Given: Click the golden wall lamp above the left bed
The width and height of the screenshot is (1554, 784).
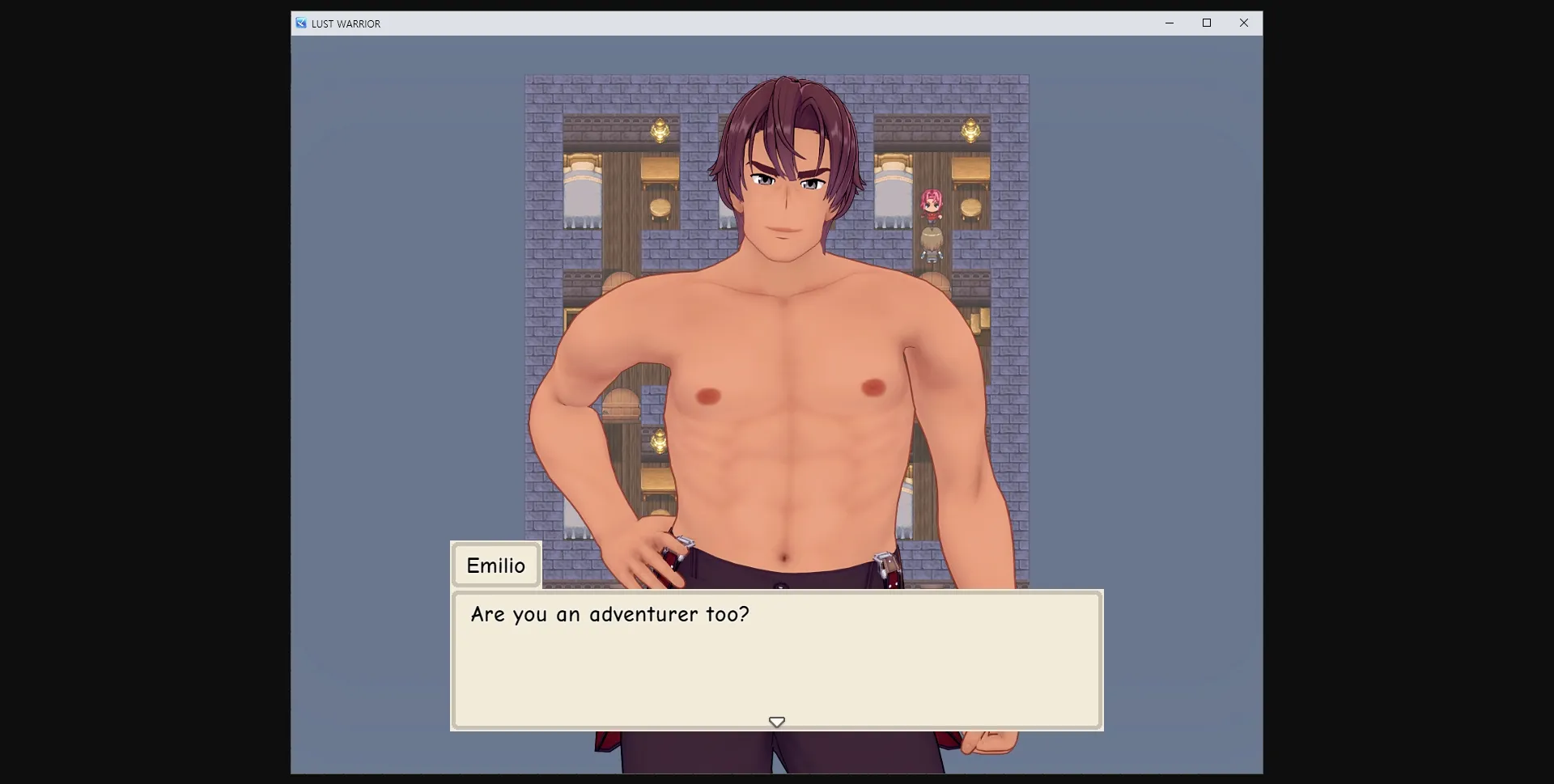Looking at the screenshot, I should point(660,131).
